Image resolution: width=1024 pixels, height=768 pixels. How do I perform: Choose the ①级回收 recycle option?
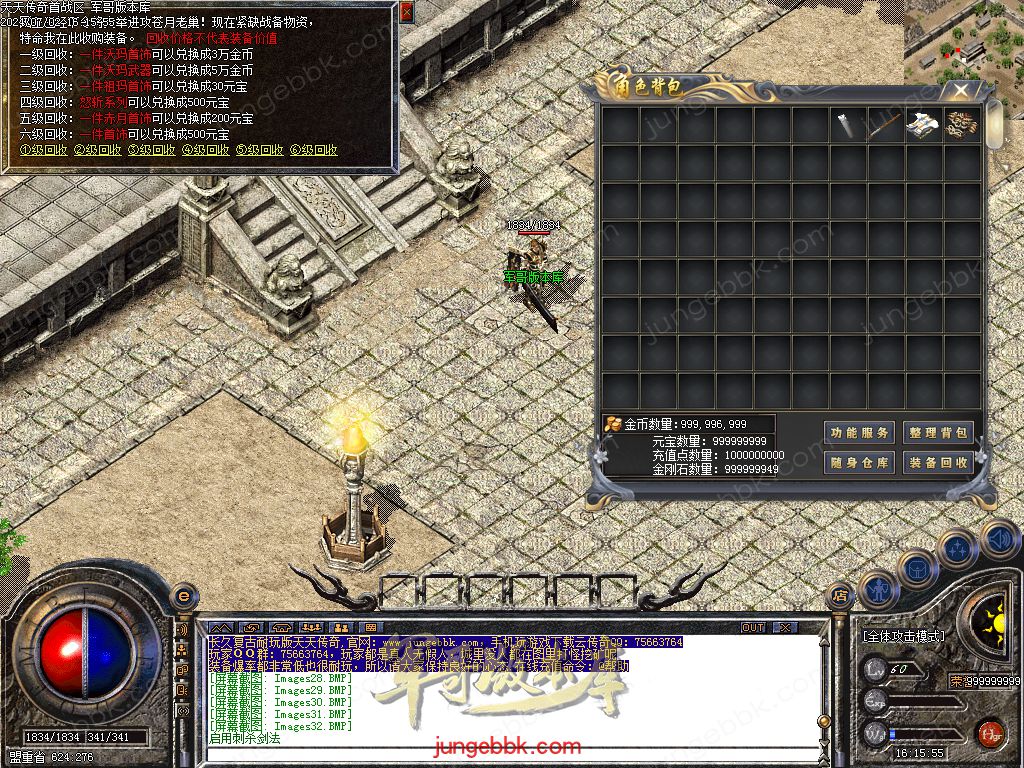44,150
